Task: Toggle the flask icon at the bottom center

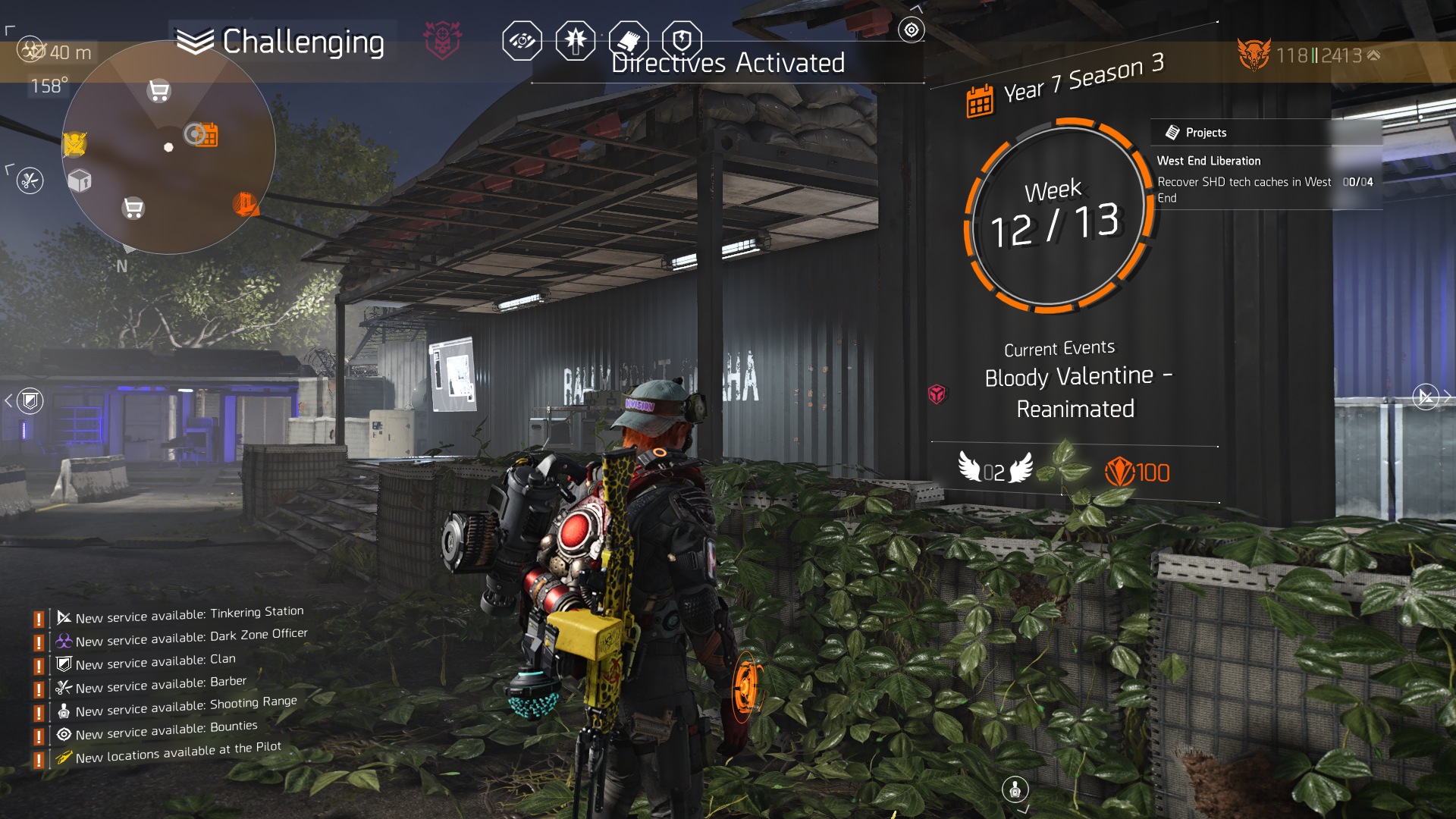Action: click(x=1015, y=789)
